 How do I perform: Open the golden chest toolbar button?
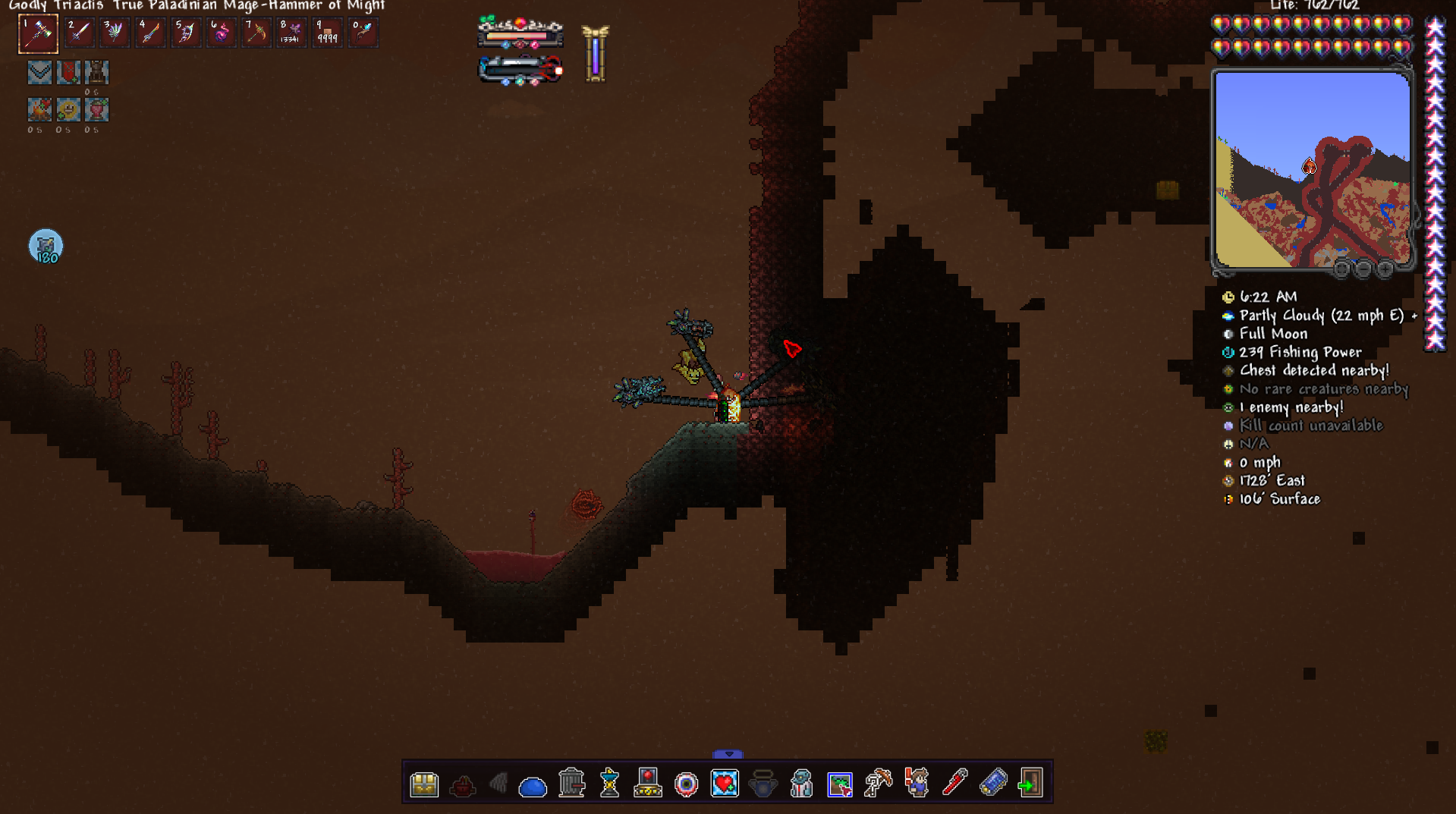[x=424, y=784]
